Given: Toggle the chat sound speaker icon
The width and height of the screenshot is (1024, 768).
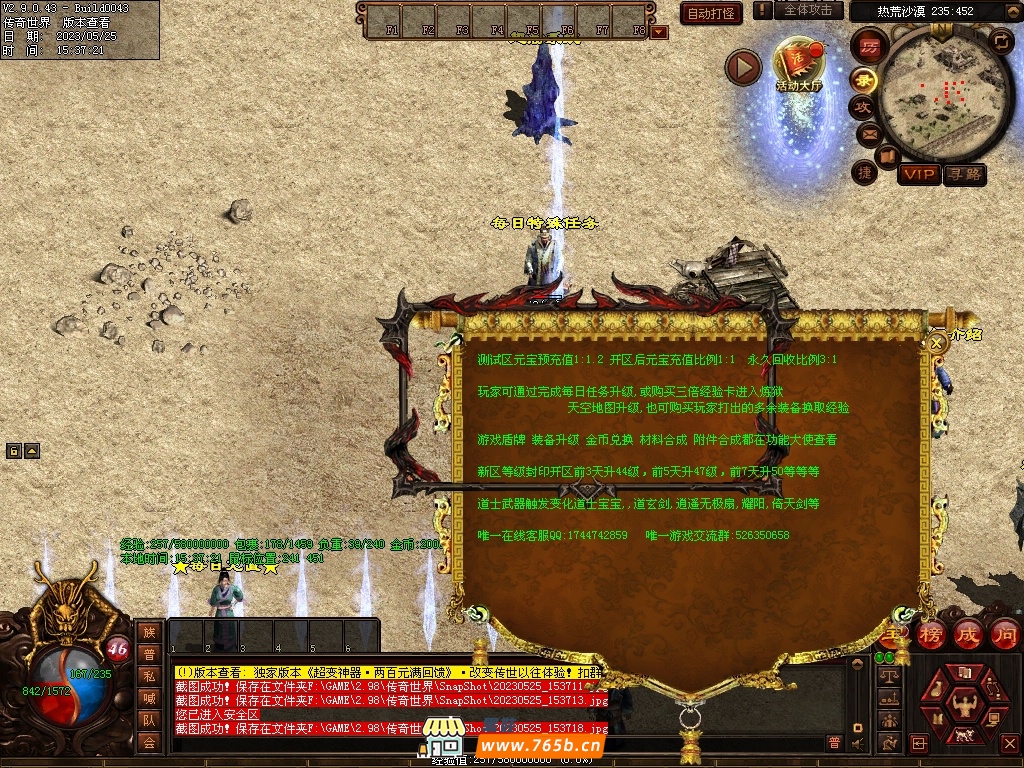Looking at the screenshot, I should click(857, 743).
